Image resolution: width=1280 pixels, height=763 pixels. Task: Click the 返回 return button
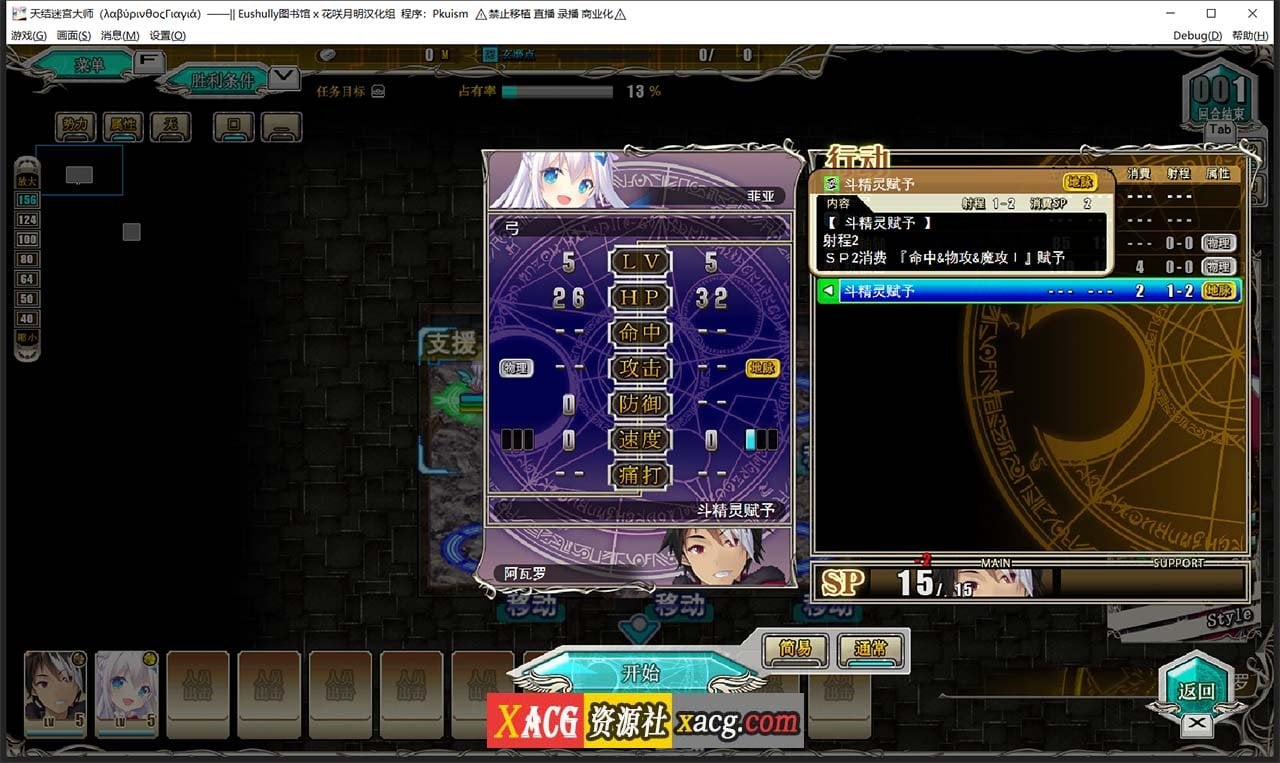click(x=1196, y=687)
